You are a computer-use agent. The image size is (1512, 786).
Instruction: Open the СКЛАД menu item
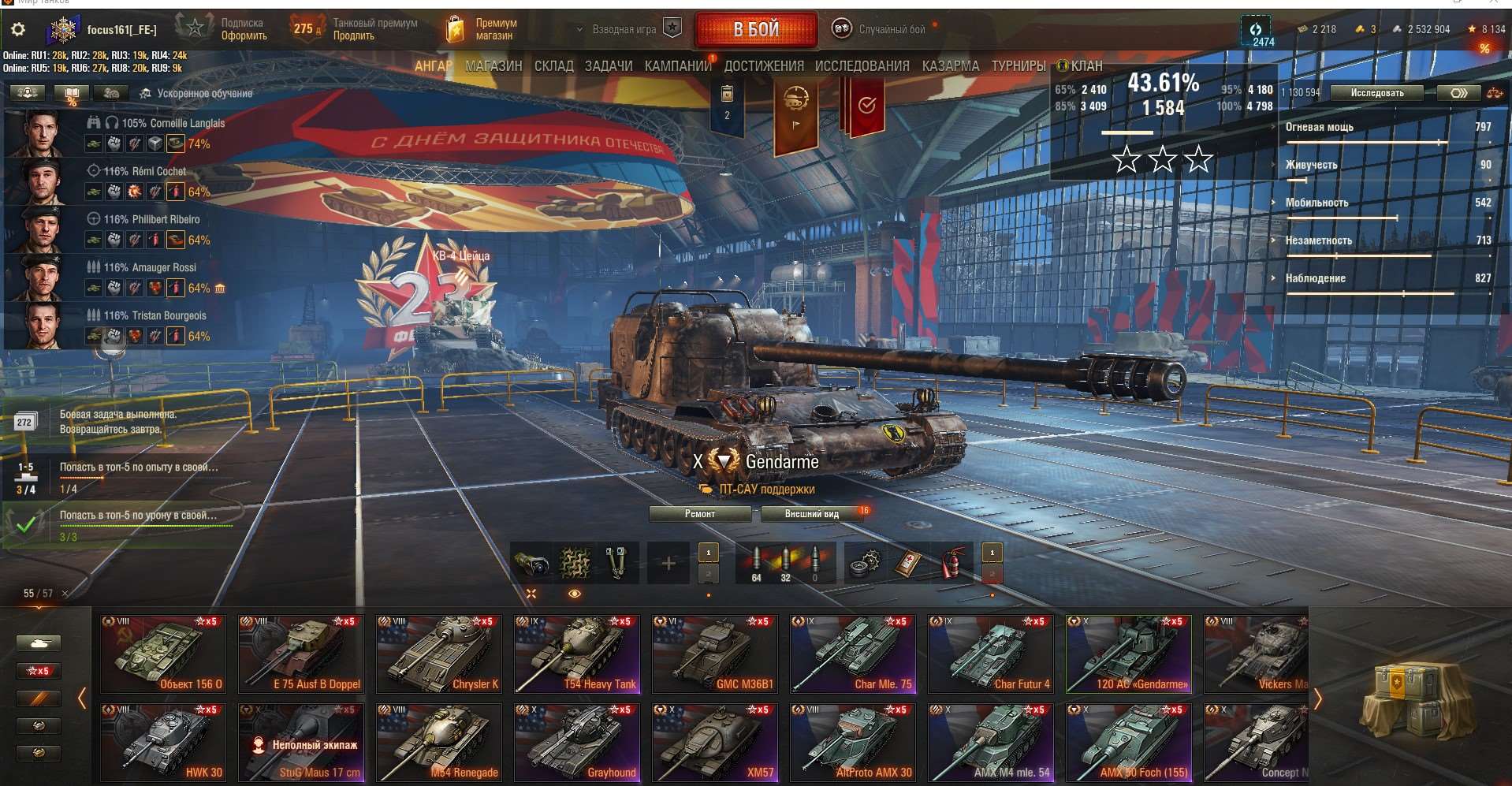coord(555,66)
